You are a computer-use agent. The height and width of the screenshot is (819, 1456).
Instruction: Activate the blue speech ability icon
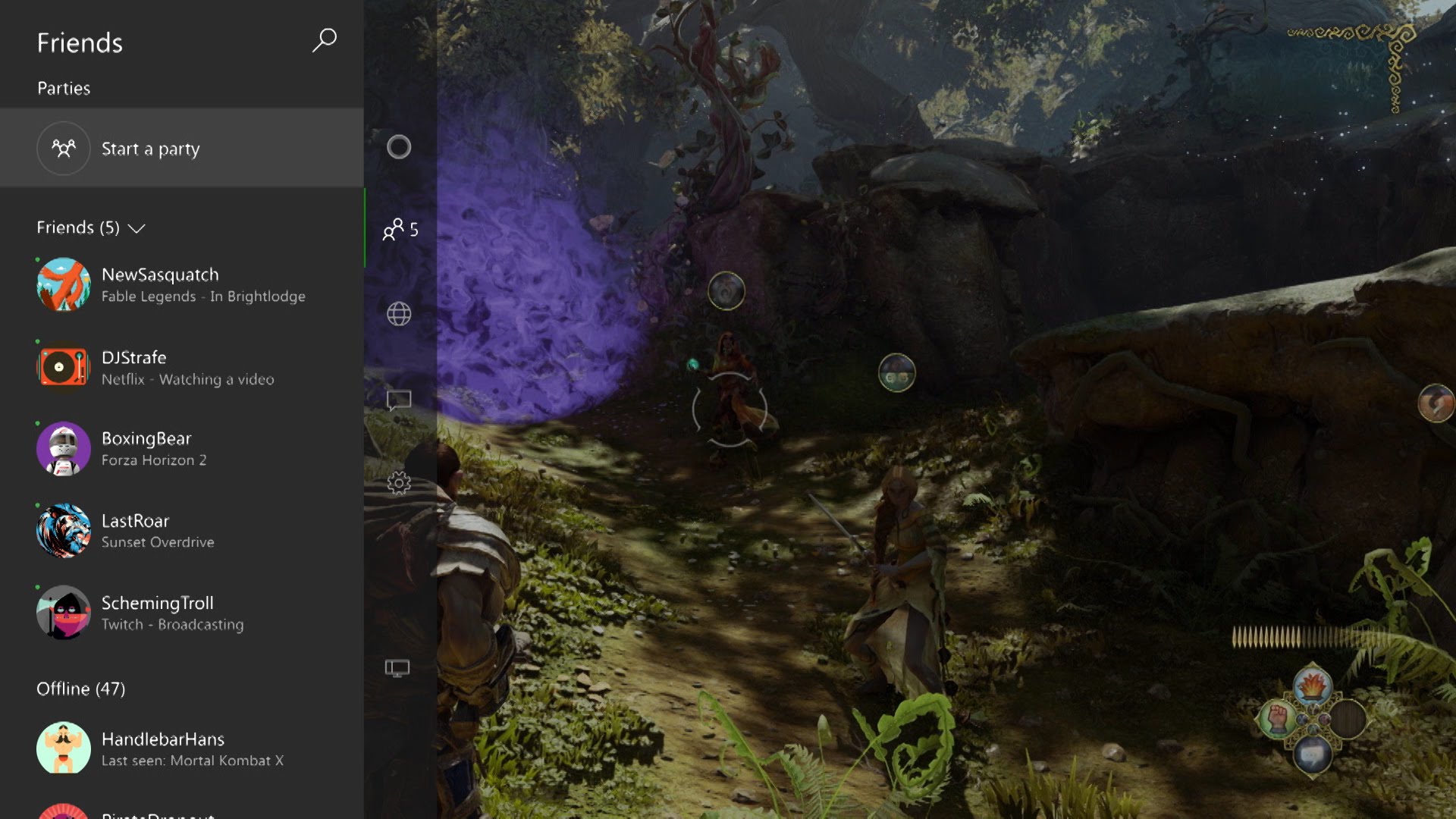(1312, 754)
